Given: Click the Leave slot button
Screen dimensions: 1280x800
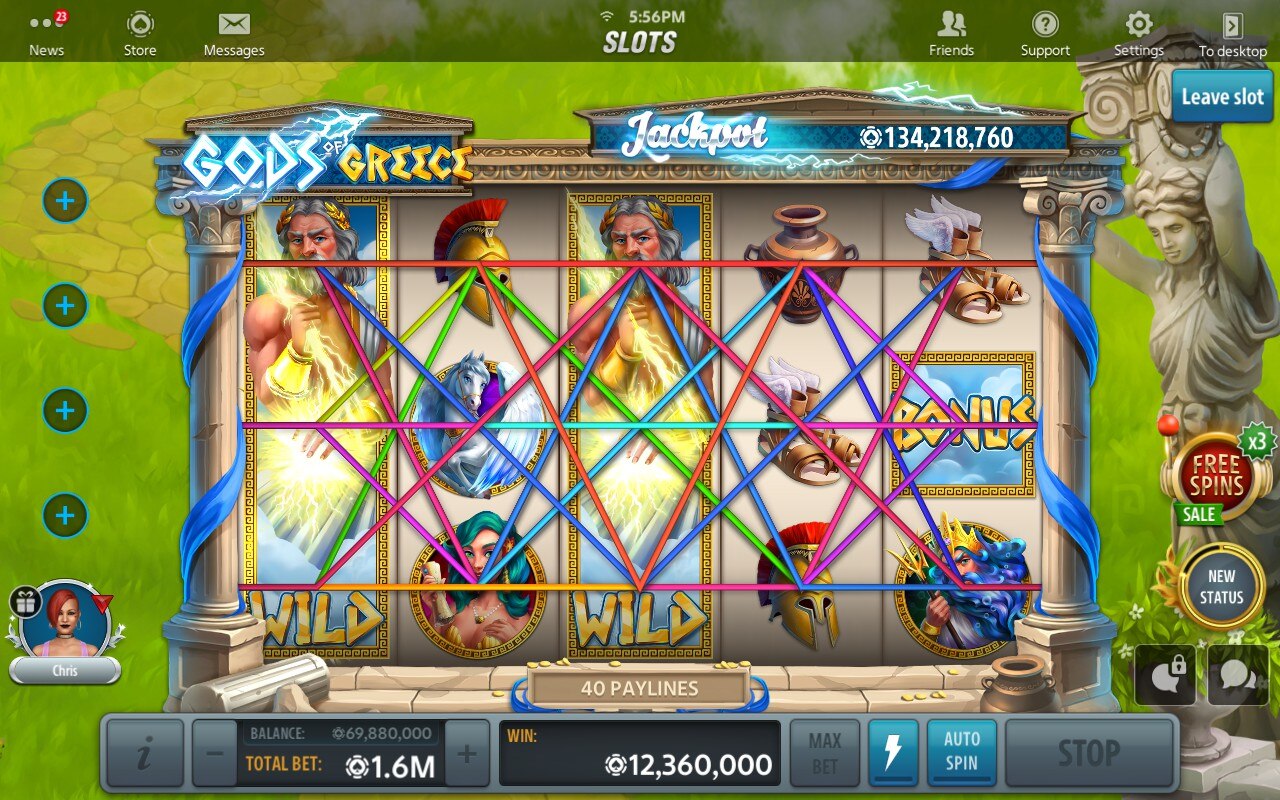Looking at the screenshot, I should click(1222, 97).
